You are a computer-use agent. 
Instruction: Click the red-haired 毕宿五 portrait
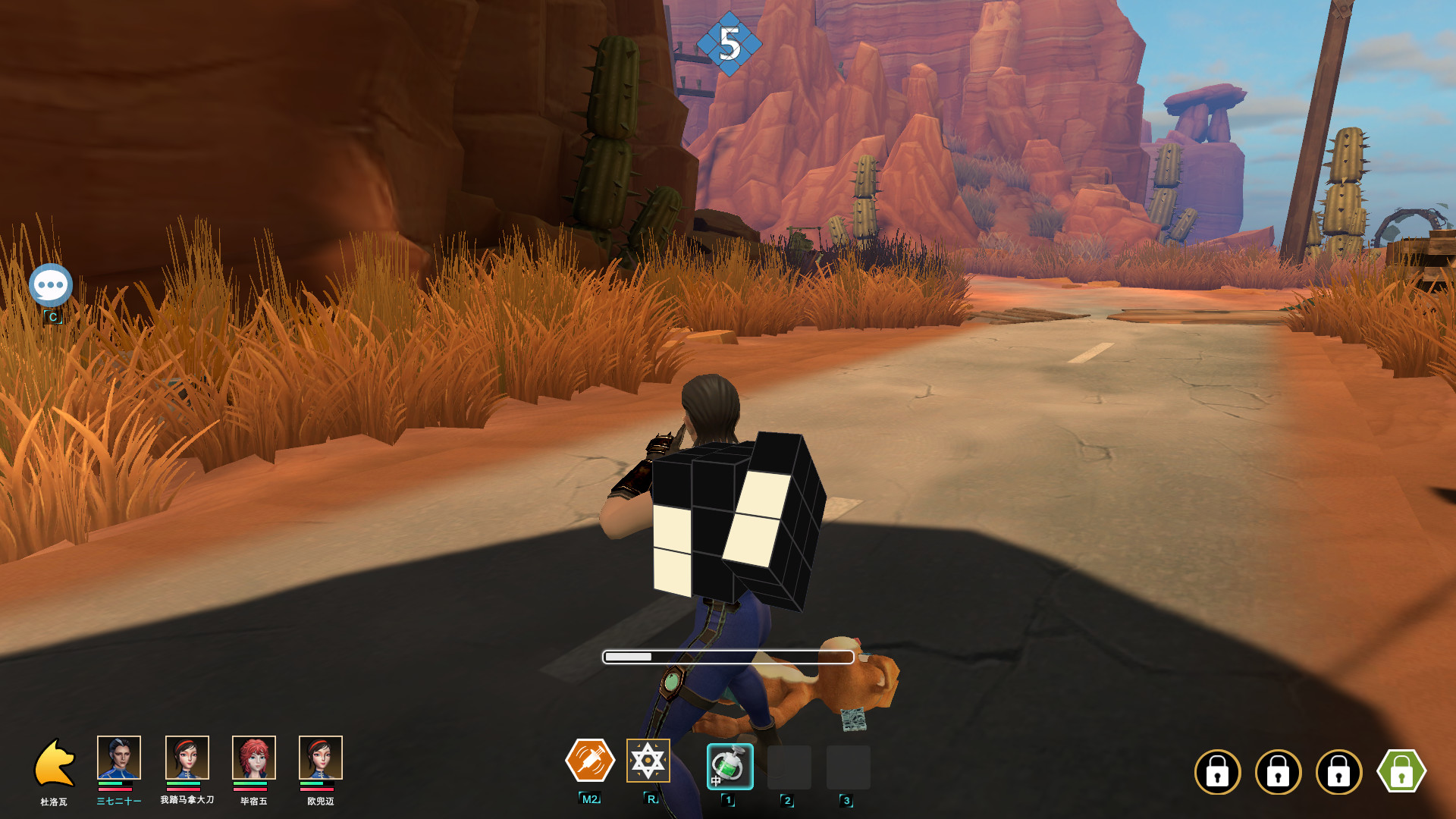click(x=254, y=758)
